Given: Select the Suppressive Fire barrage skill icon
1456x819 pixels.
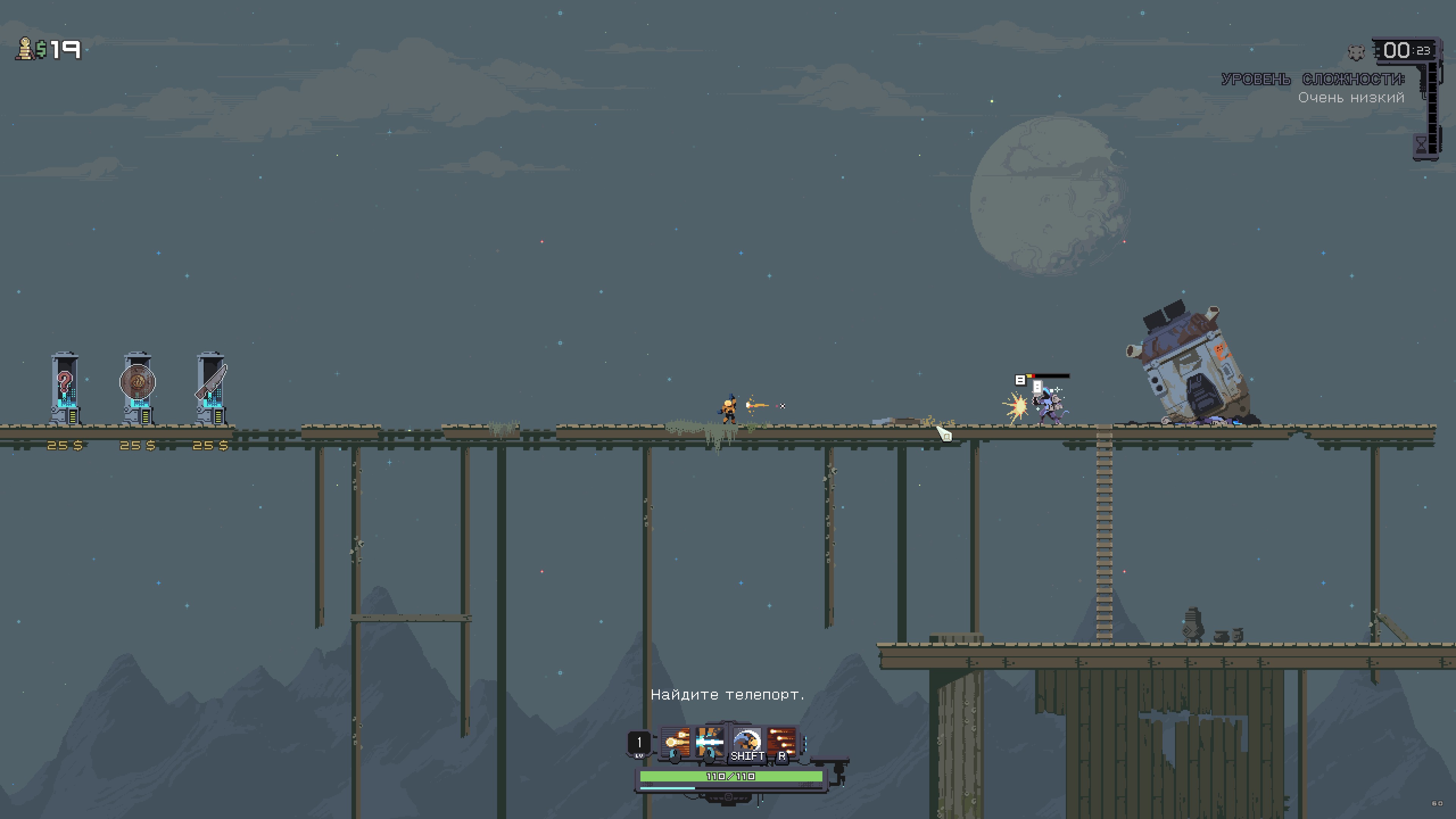Looking at the screenshot, I should 782,741.
